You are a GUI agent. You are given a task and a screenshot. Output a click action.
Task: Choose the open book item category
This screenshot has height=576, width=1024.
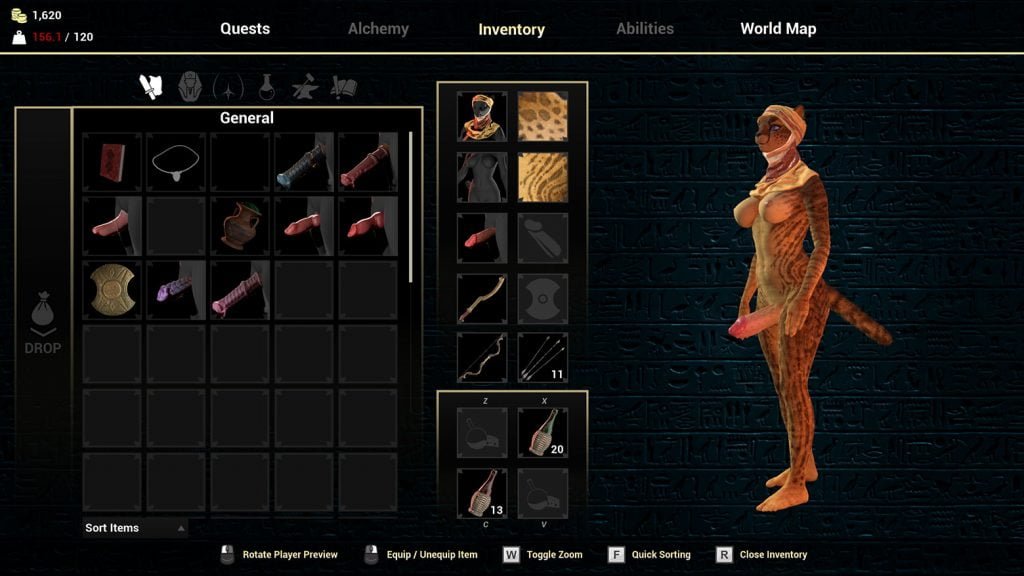point(344,88)
